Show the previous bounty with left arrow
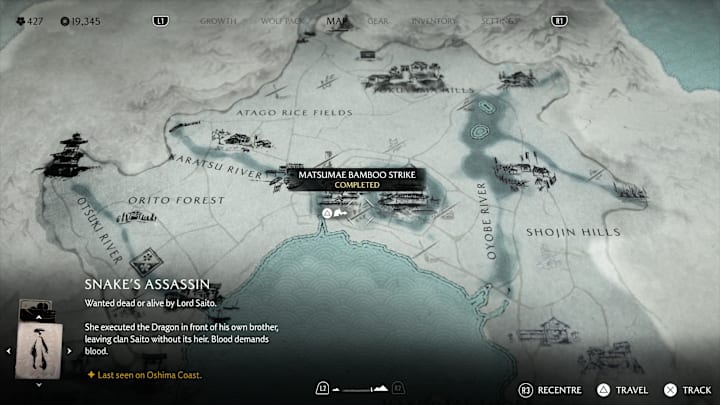 click(8, 351)
